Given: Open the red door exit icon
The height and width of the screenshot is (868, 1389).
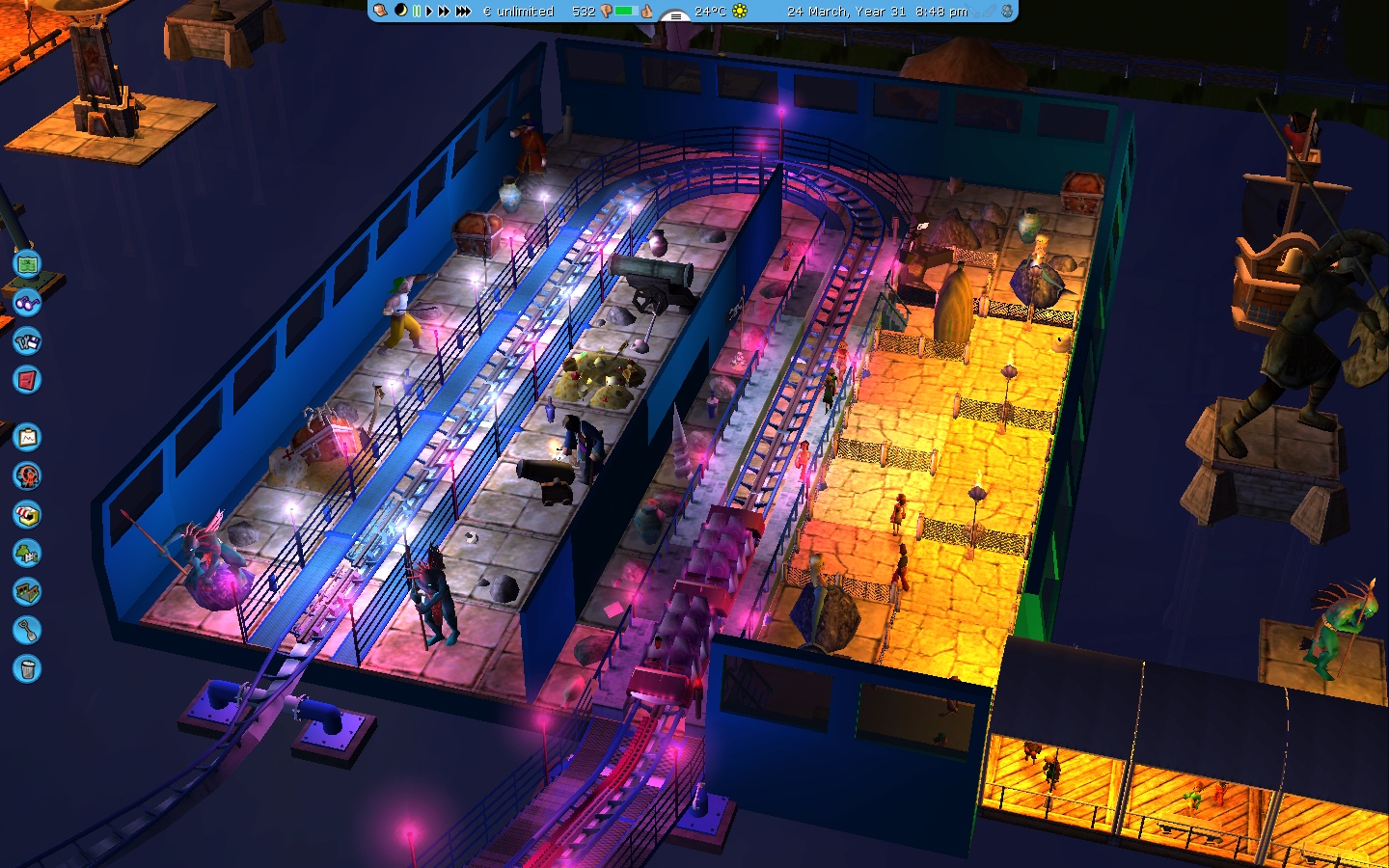Looking at the screenshot, I should tap(27, 380).
